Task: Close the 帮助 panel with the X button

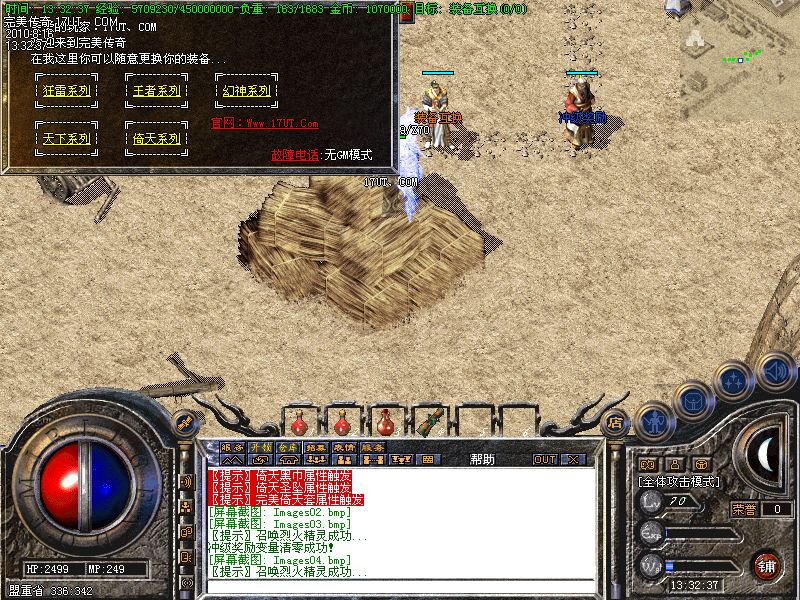Action: [x=573, y=460]
